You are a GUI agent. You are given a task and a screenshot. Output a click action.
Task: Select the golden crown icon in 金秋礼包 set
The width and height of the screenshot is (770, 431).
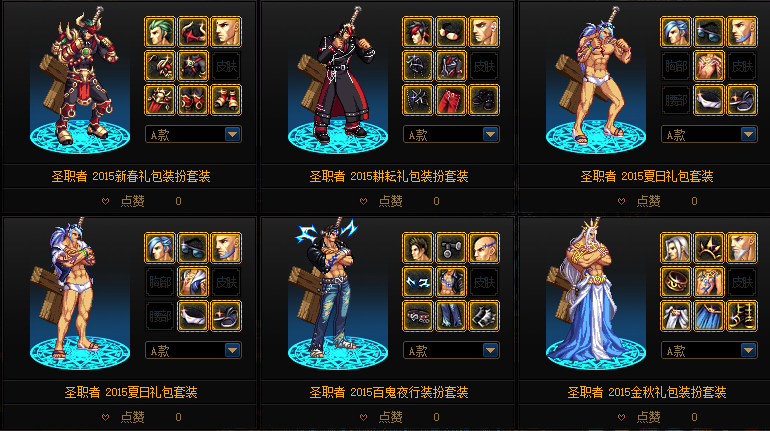pos(709,248)
